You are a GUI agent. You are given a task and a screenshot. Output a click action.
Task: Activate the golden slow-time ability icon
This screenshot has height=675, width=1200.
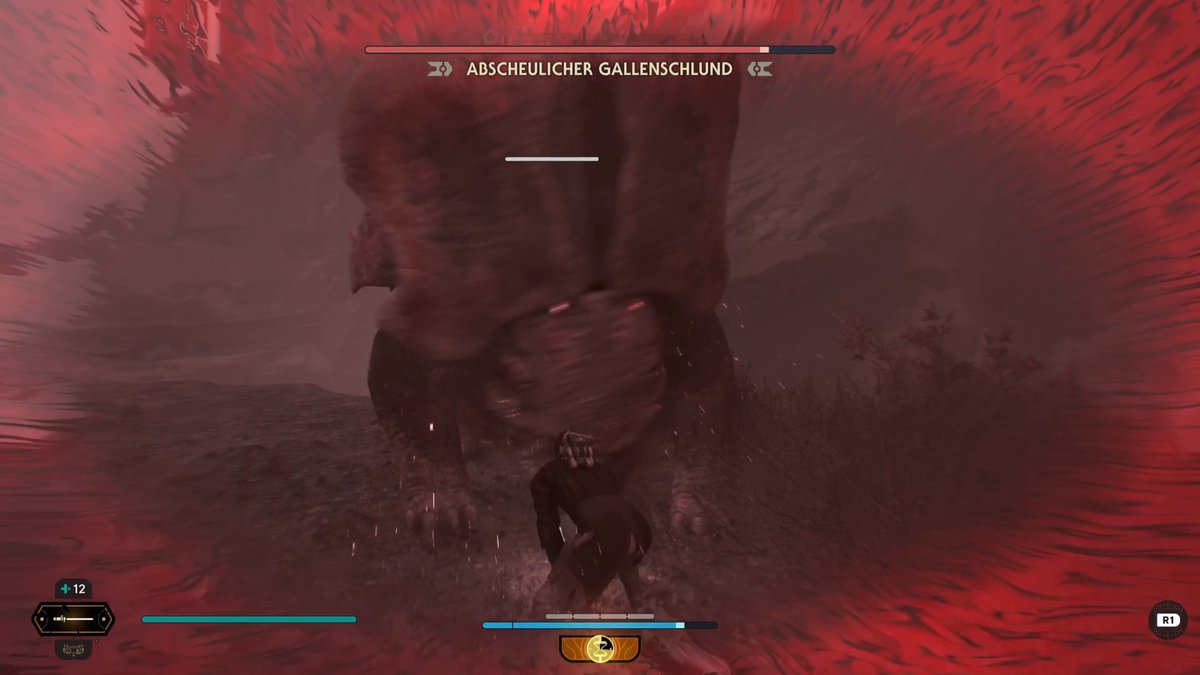(600, 648)
